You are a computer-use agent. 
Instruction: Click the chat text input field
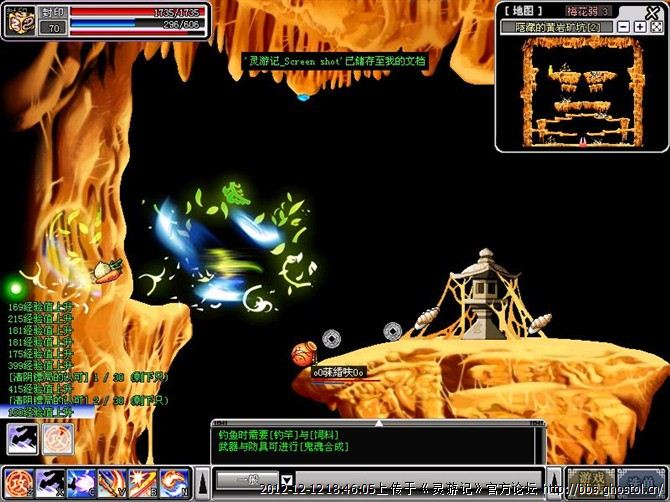pyautogui.click(x=420, y=479)
